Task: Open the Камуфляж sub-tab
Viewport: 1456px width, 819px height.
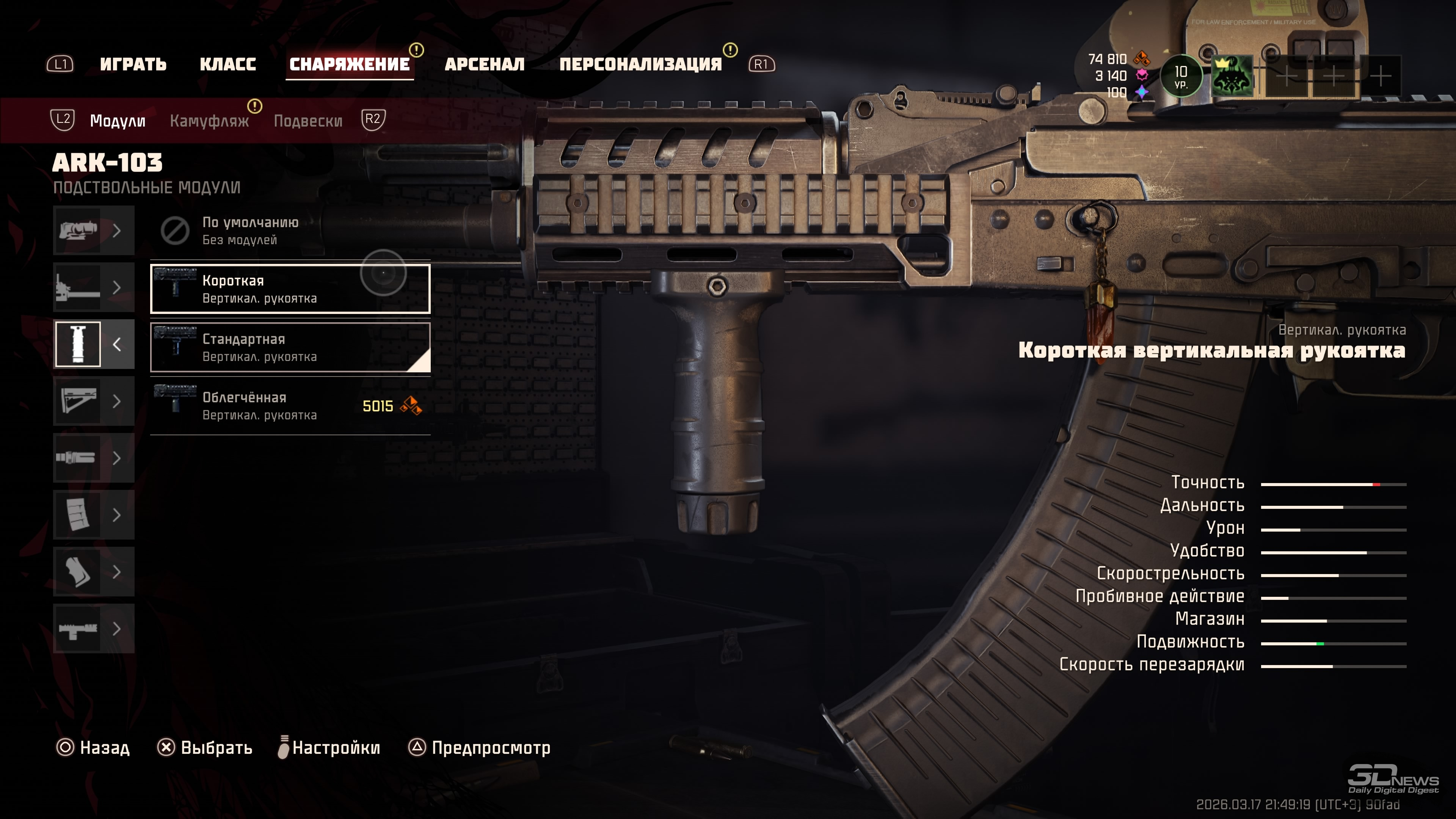Action: pyautogui.click(x=209, y=121)
